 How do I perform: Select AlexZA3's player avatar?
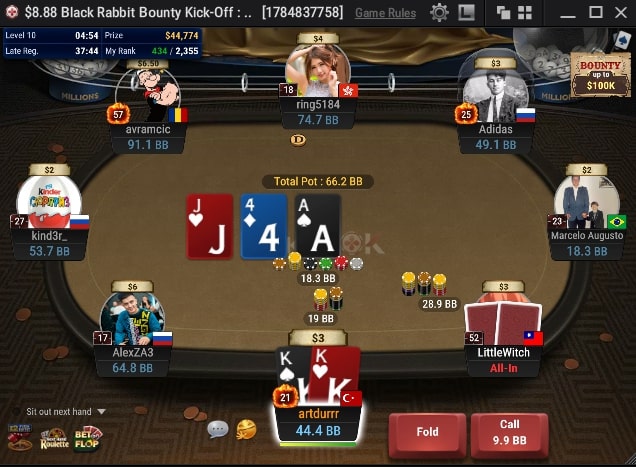(x=132, y=320)
